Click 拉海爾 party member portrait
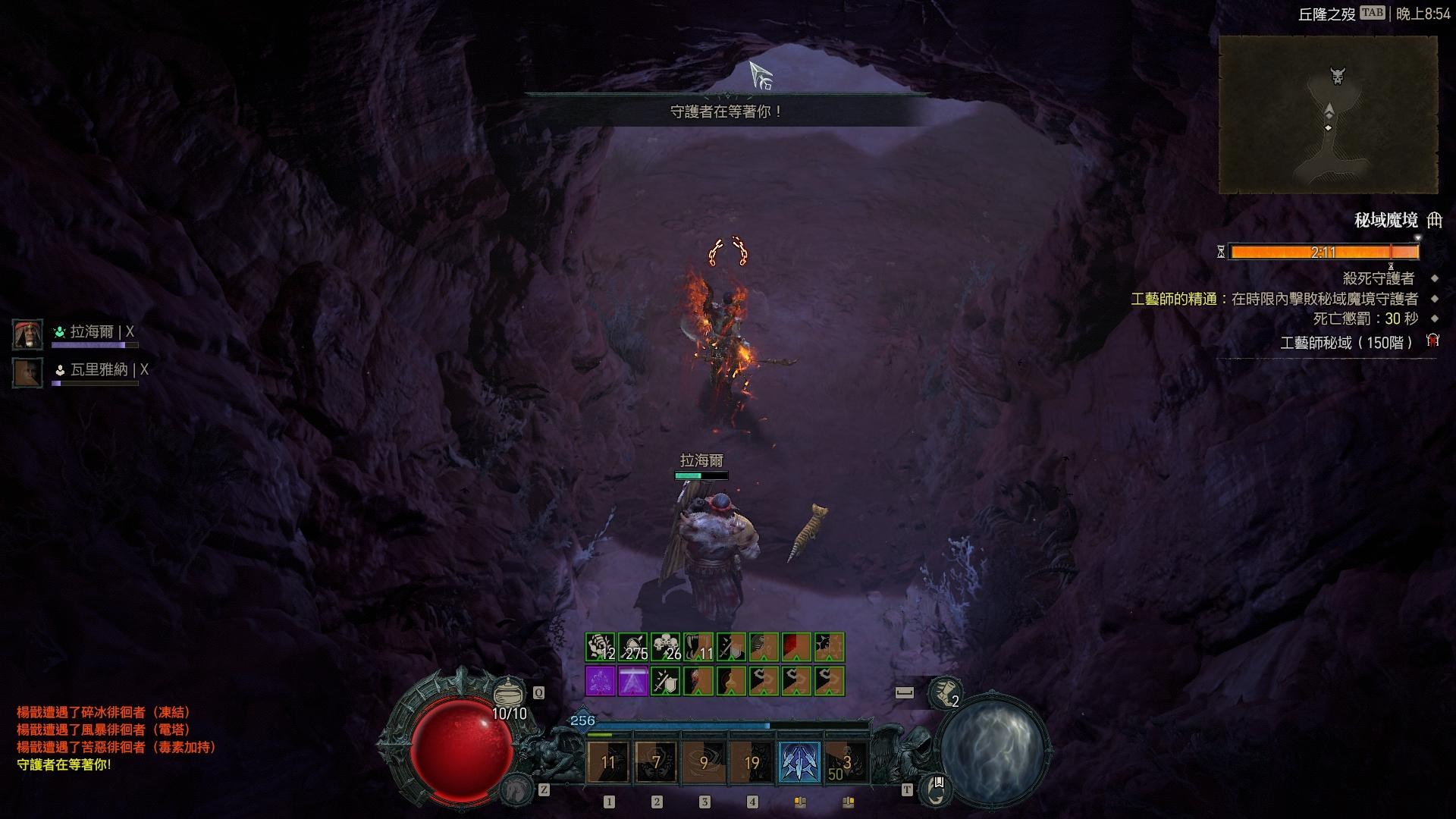Viewport: 1456px width, 819px height. 27,334
